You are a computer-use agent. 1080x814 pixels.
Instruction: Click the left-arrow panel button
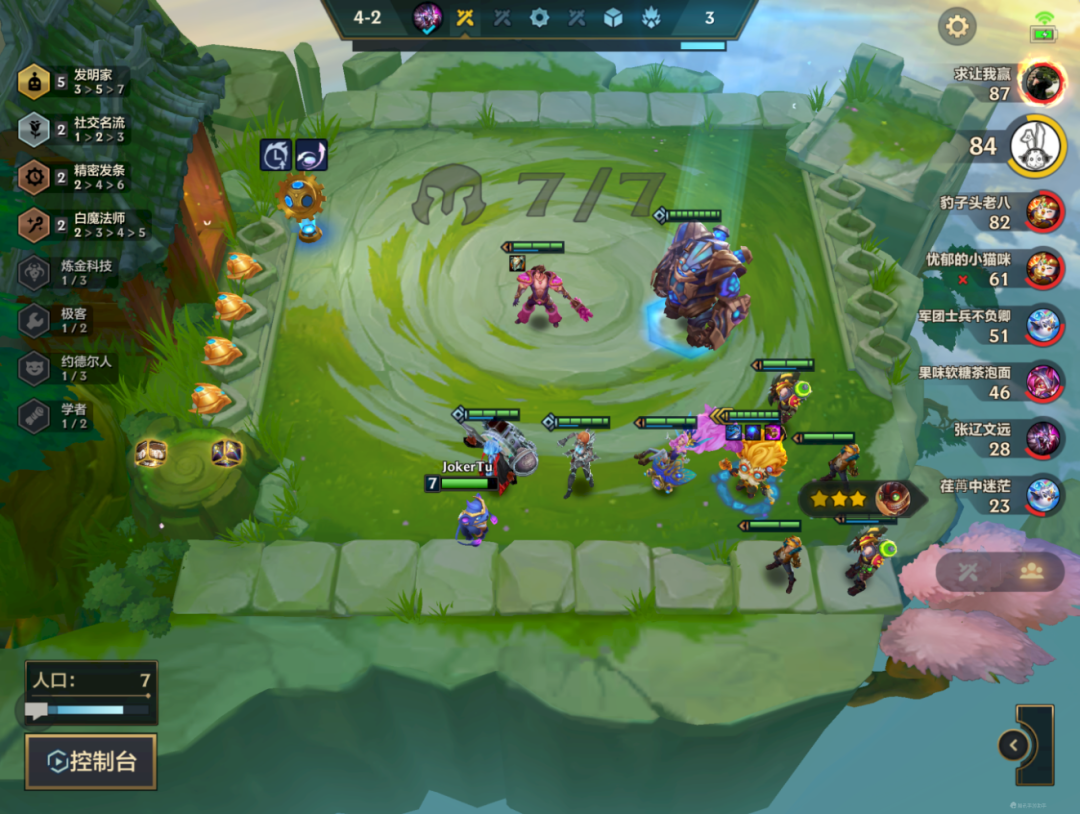pyautogui.click(x=1014, y=745)
